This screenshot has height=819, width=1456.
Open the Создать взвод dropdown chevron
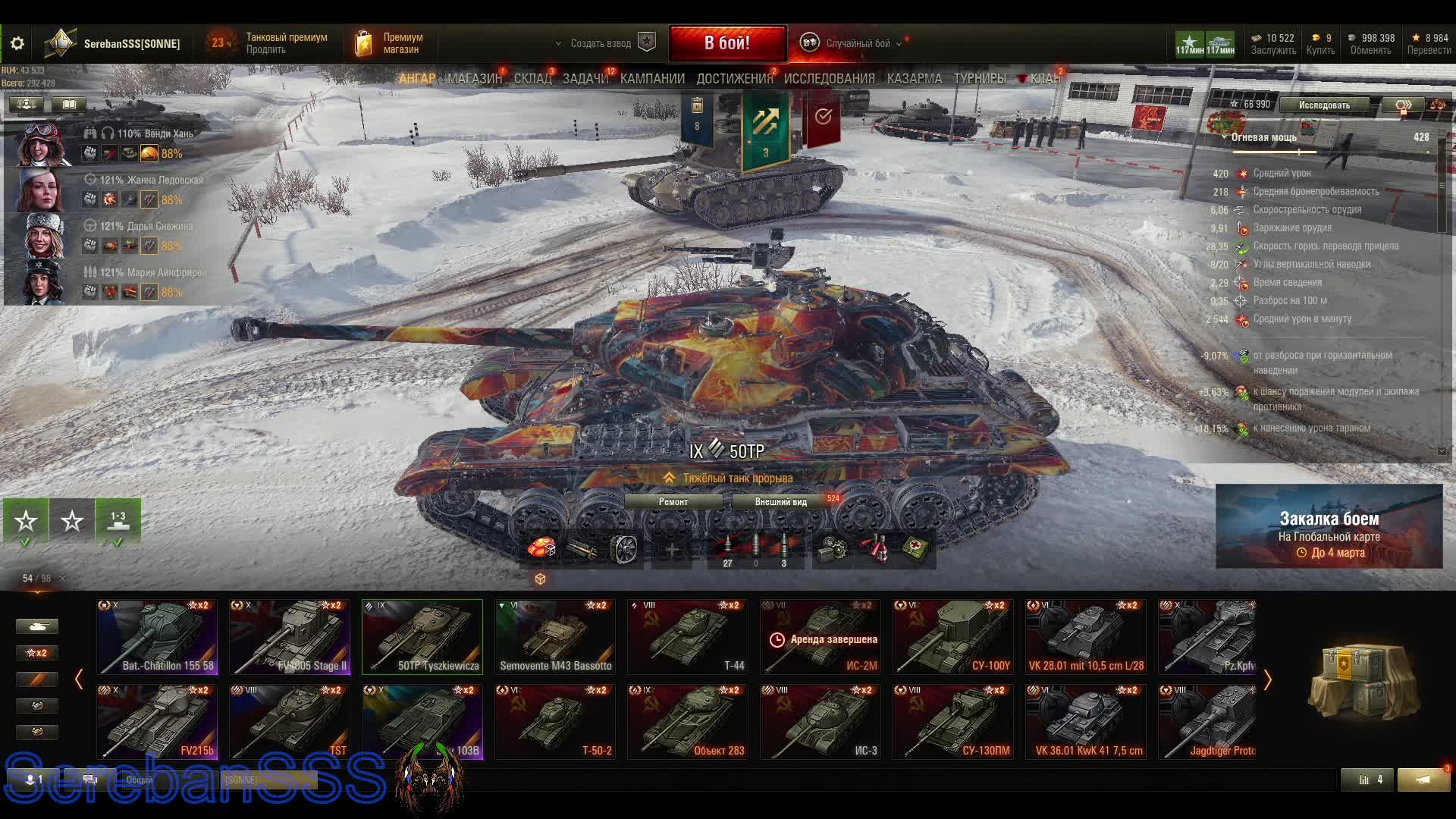559,44
